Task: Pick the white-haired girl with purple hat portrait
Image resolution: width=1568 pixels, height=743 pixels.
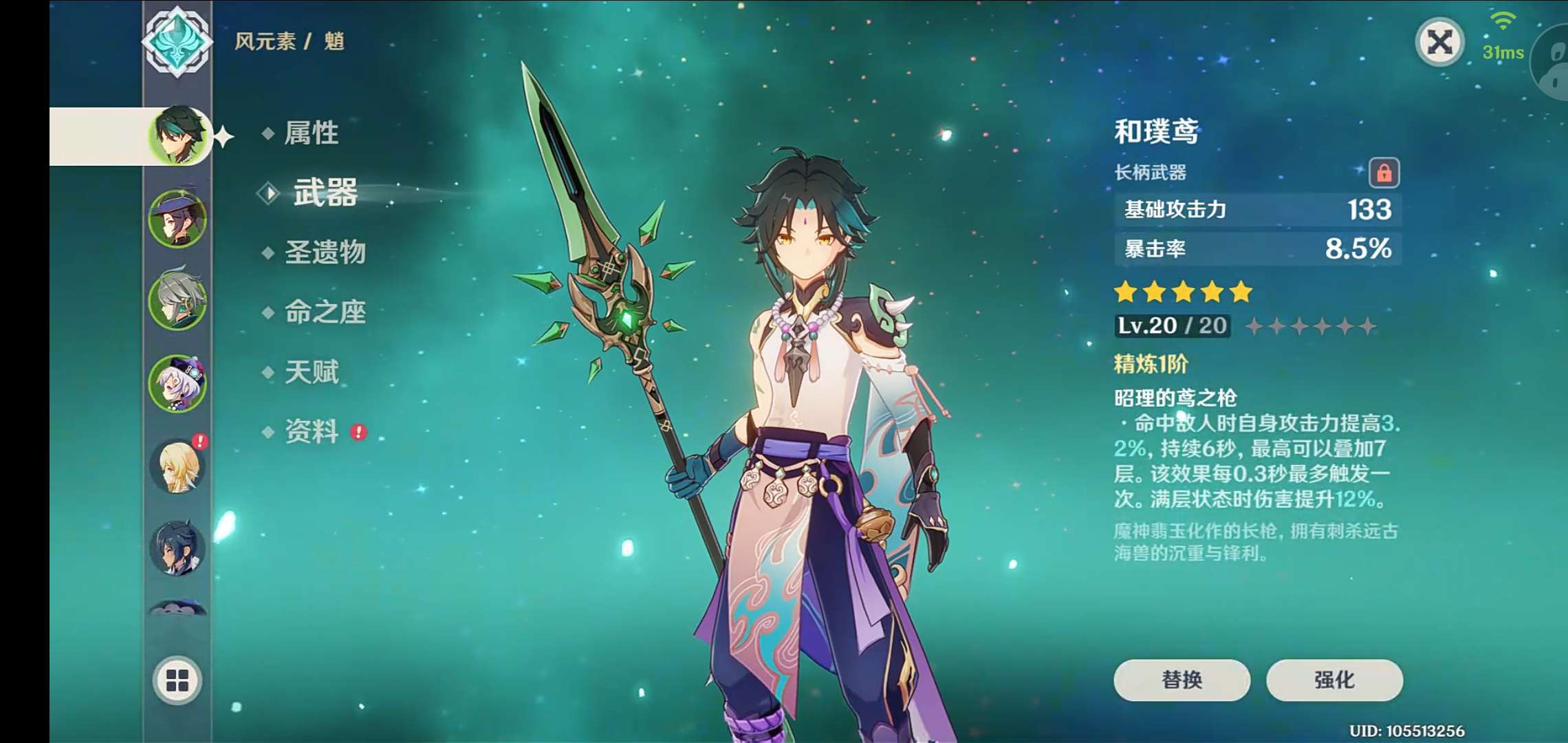Action: click(177, 383)
